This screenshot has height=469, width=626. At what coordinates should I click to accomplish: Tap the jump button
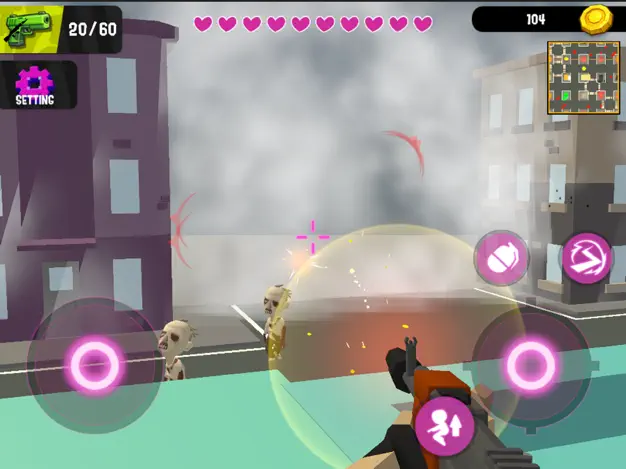(x=443, y=425)
